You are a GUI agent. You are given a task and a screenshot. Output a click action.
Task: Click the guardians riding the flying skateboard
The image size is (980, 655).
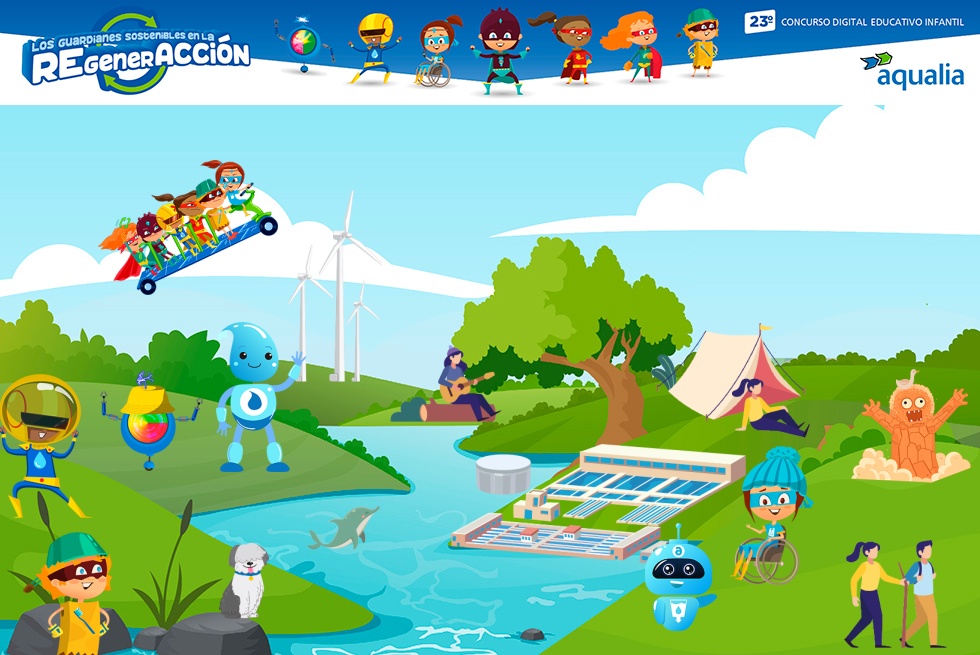coord(190,225)
